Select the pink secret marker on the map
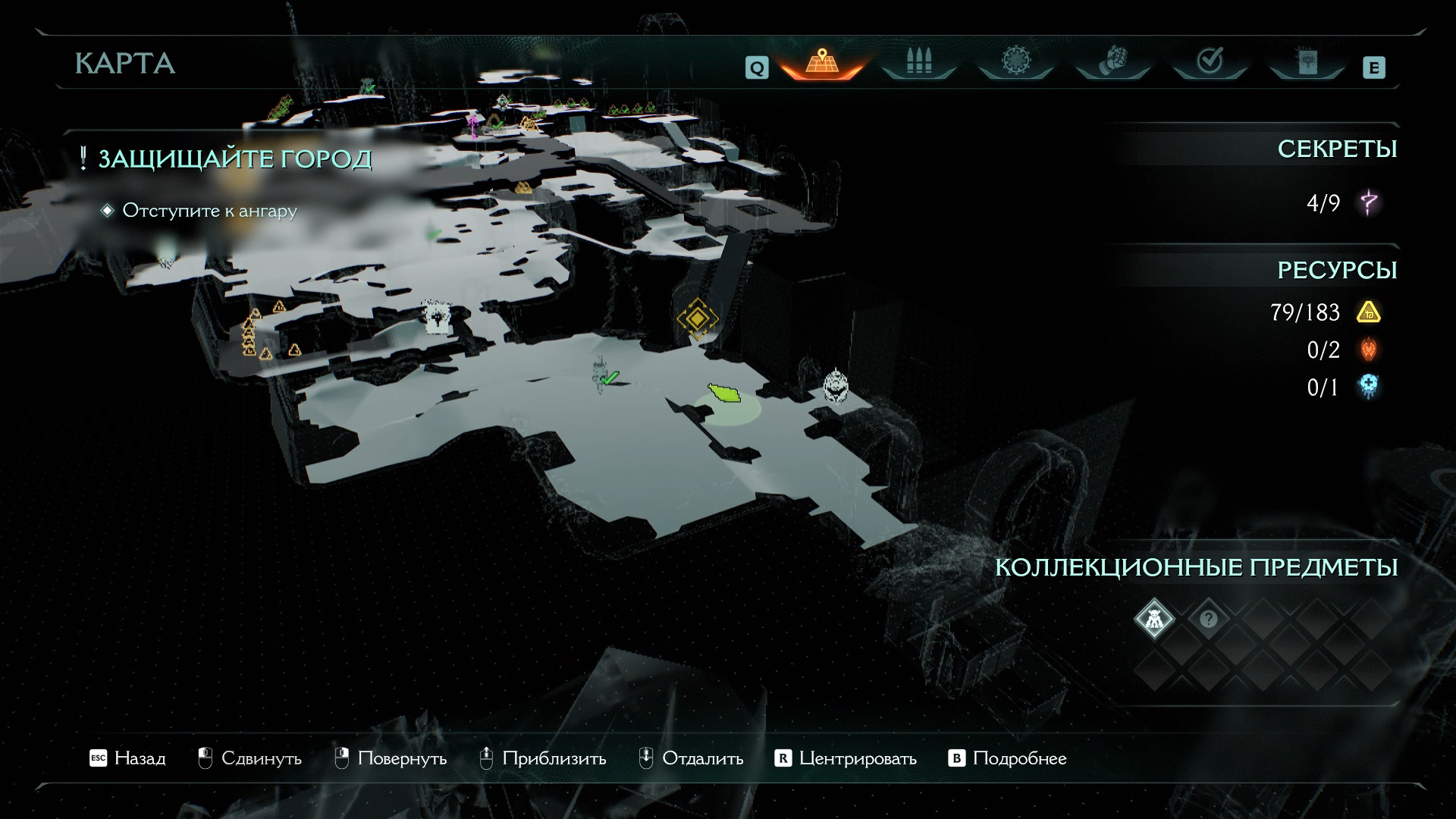This screenshot has width=1456, height=819. (x=475, y=124)
